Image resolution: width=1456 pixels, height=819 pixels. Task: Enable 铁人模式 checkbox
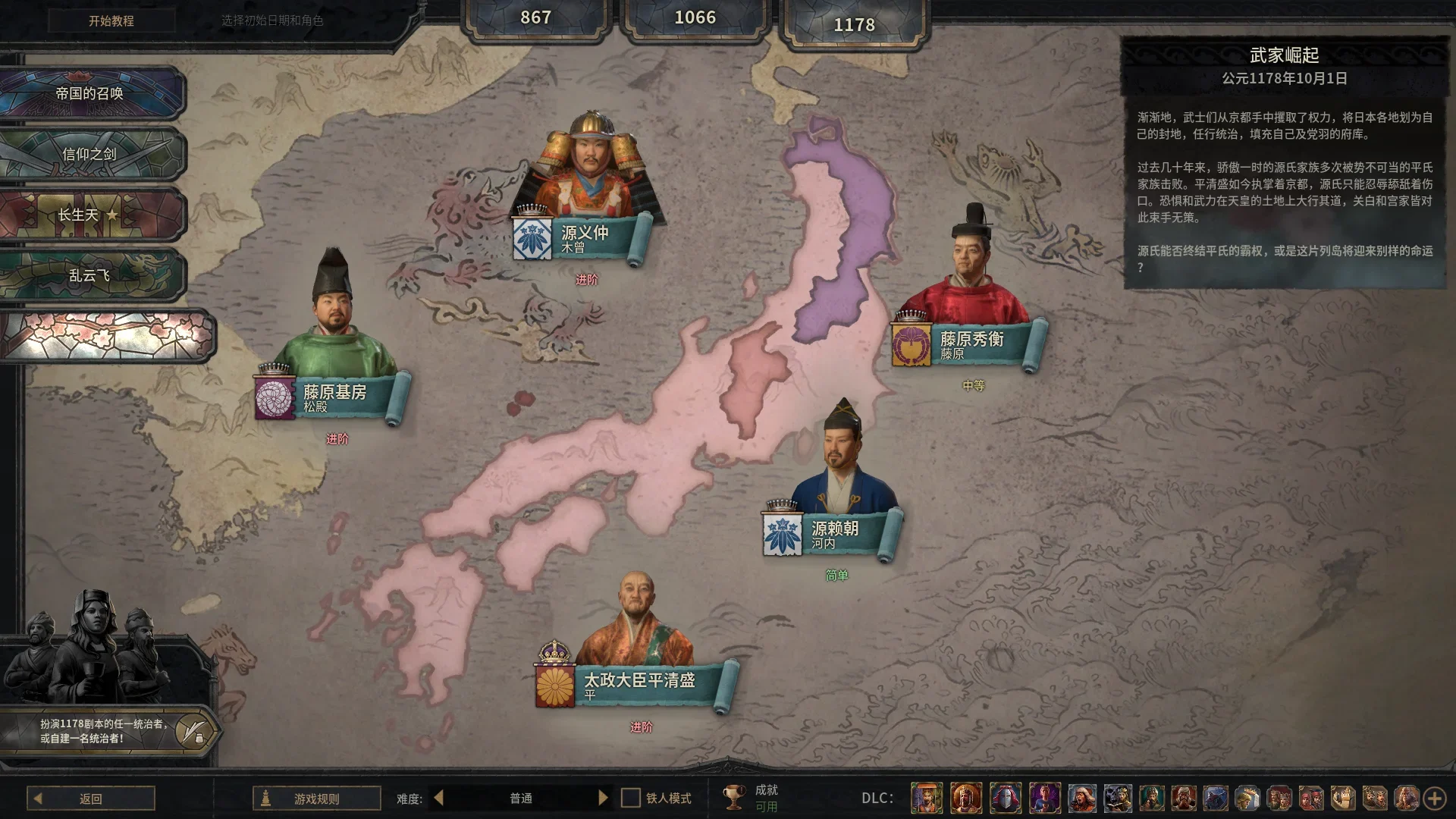point(629,797)
